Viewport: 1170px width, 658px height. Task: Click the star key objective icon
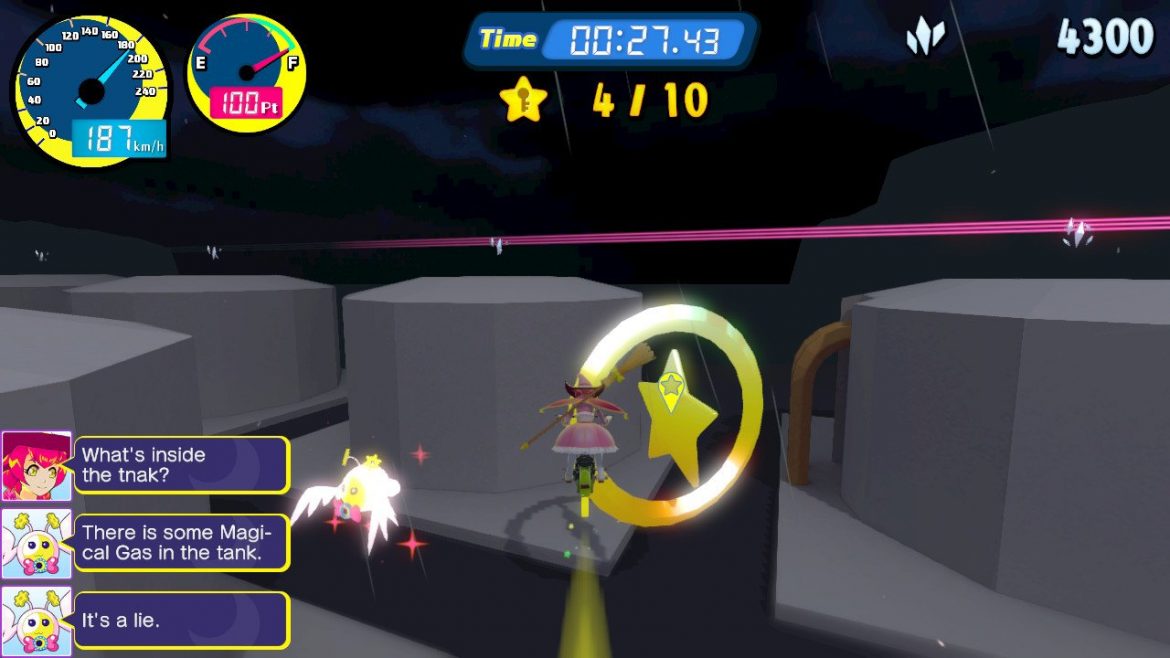coord(524,100)
